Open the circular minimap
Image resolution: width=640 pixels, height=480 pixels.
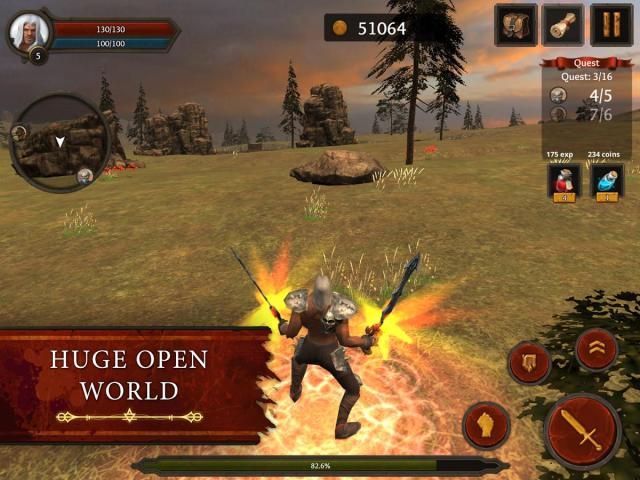(62, 142)
